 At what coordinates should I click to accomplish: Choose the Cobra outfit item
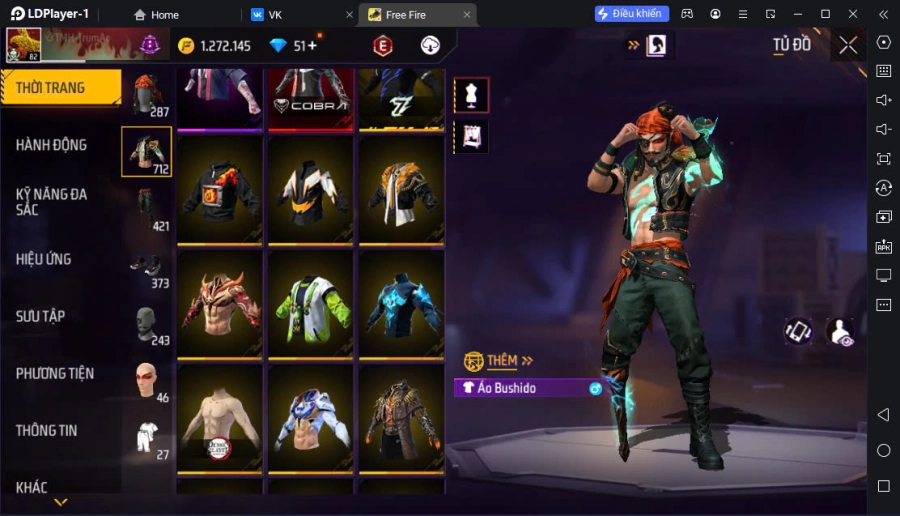[311, 97]
